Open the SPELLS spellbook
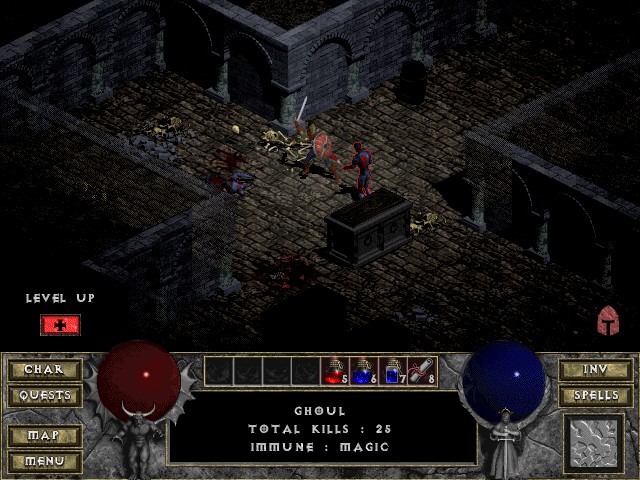The height and width of the screenshot is (480, 640). (595, 396)
